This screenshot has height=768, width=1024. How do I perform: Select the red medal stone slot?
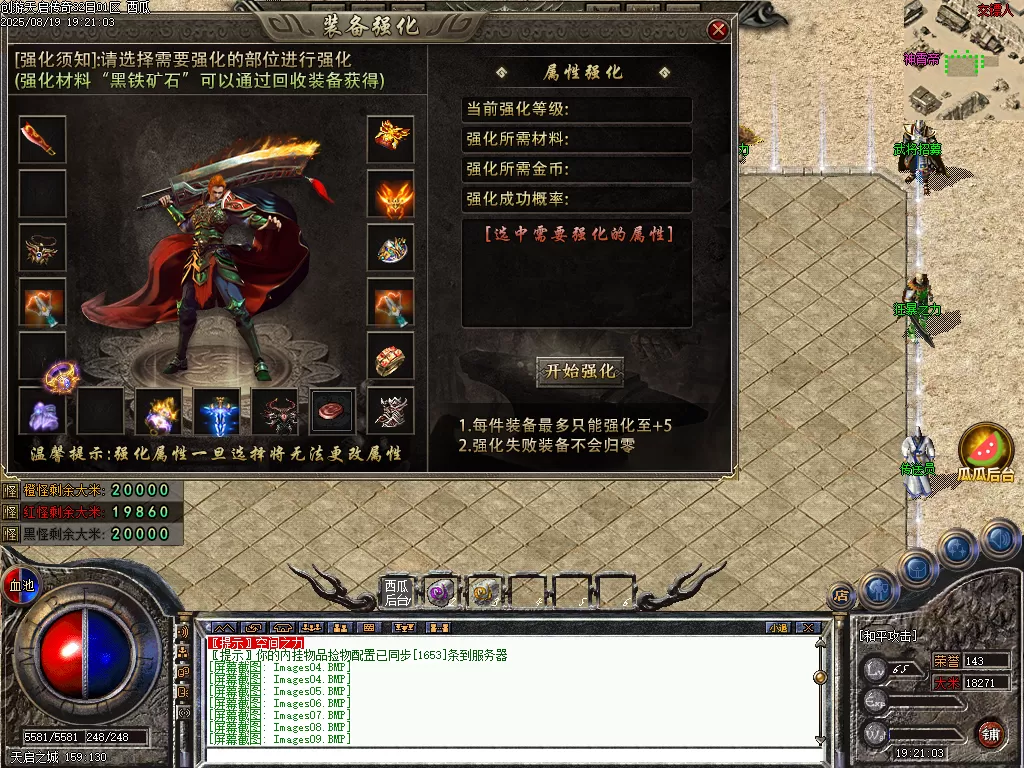point(332,411)
